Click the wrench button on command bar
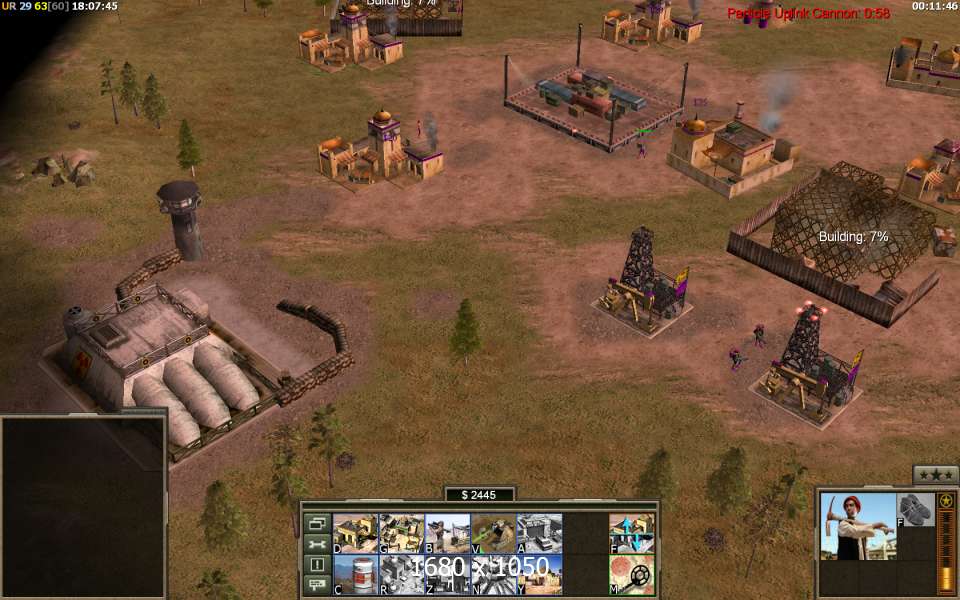This screenshot has width=960, height=600. [x=317, y=544]
